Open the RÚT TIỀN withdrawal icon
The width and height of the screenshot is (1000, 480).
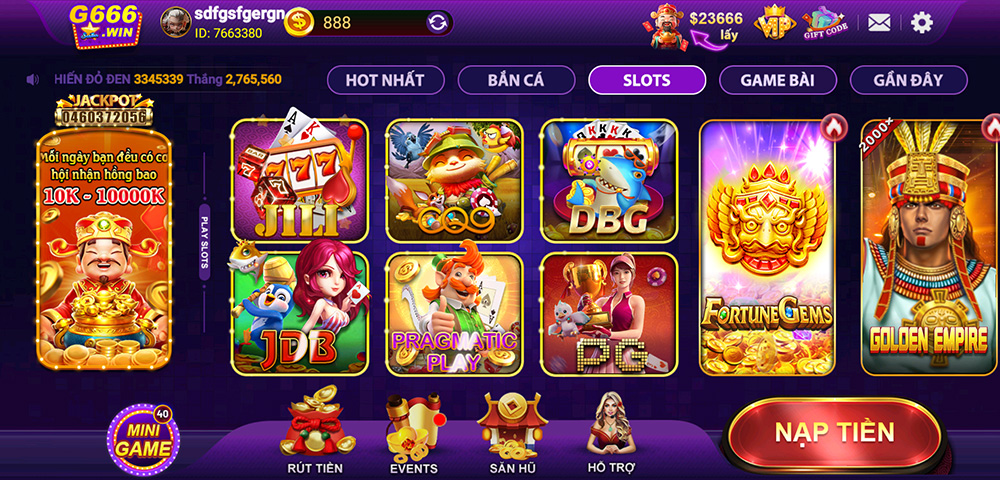click(314, 432)
